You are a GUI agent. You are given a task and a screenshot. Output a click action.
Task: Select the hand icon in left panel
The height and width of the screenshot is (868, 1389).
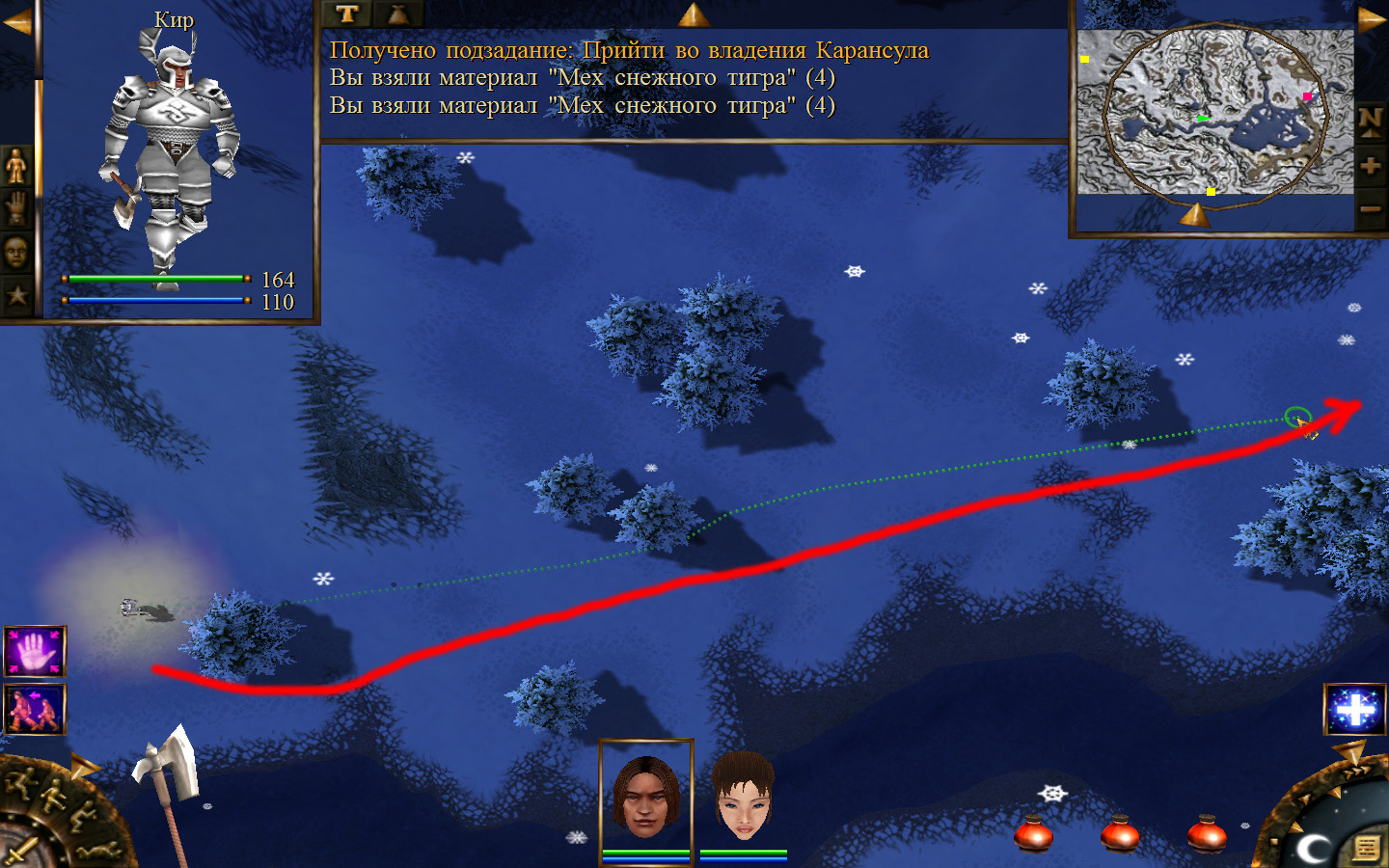coord(16,208)
